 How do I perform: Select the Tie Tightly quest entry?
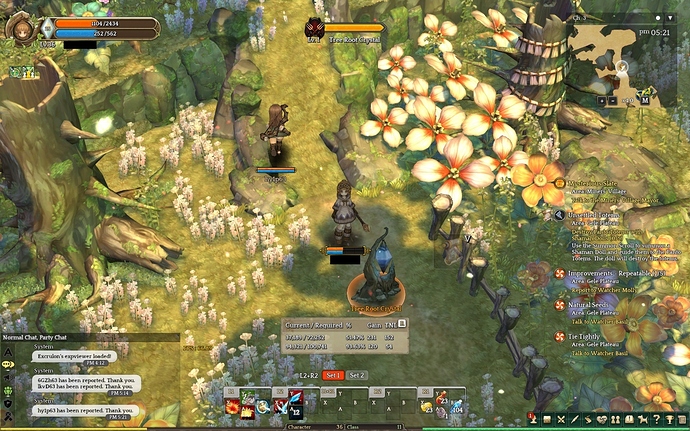coord(587,336)
